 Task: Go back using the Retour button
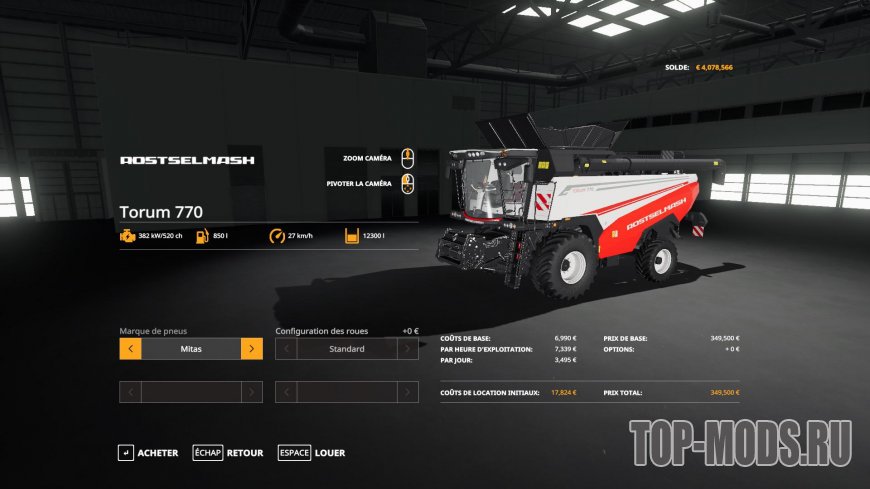[229, 453]
